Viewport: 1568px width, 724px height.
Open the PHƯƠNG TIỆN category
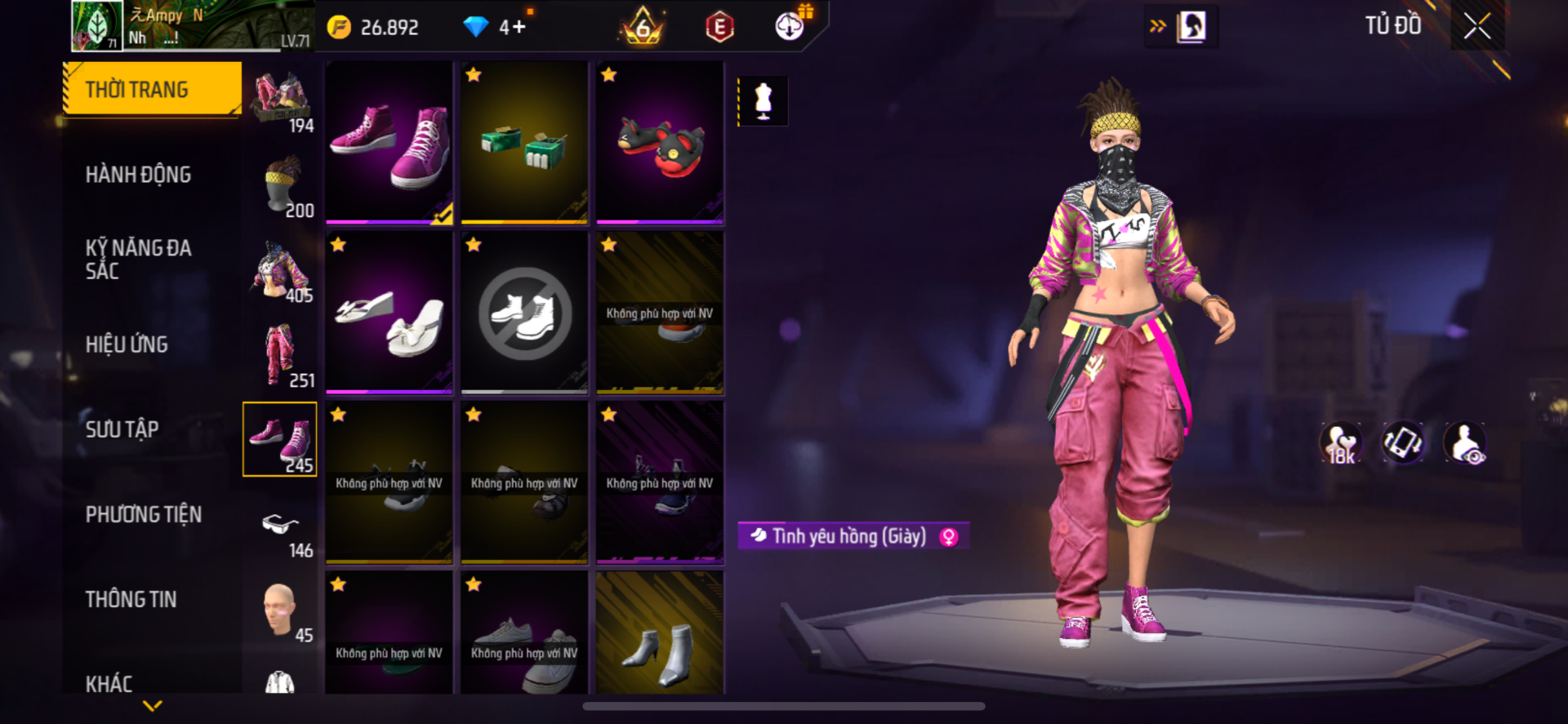point(144,514)
